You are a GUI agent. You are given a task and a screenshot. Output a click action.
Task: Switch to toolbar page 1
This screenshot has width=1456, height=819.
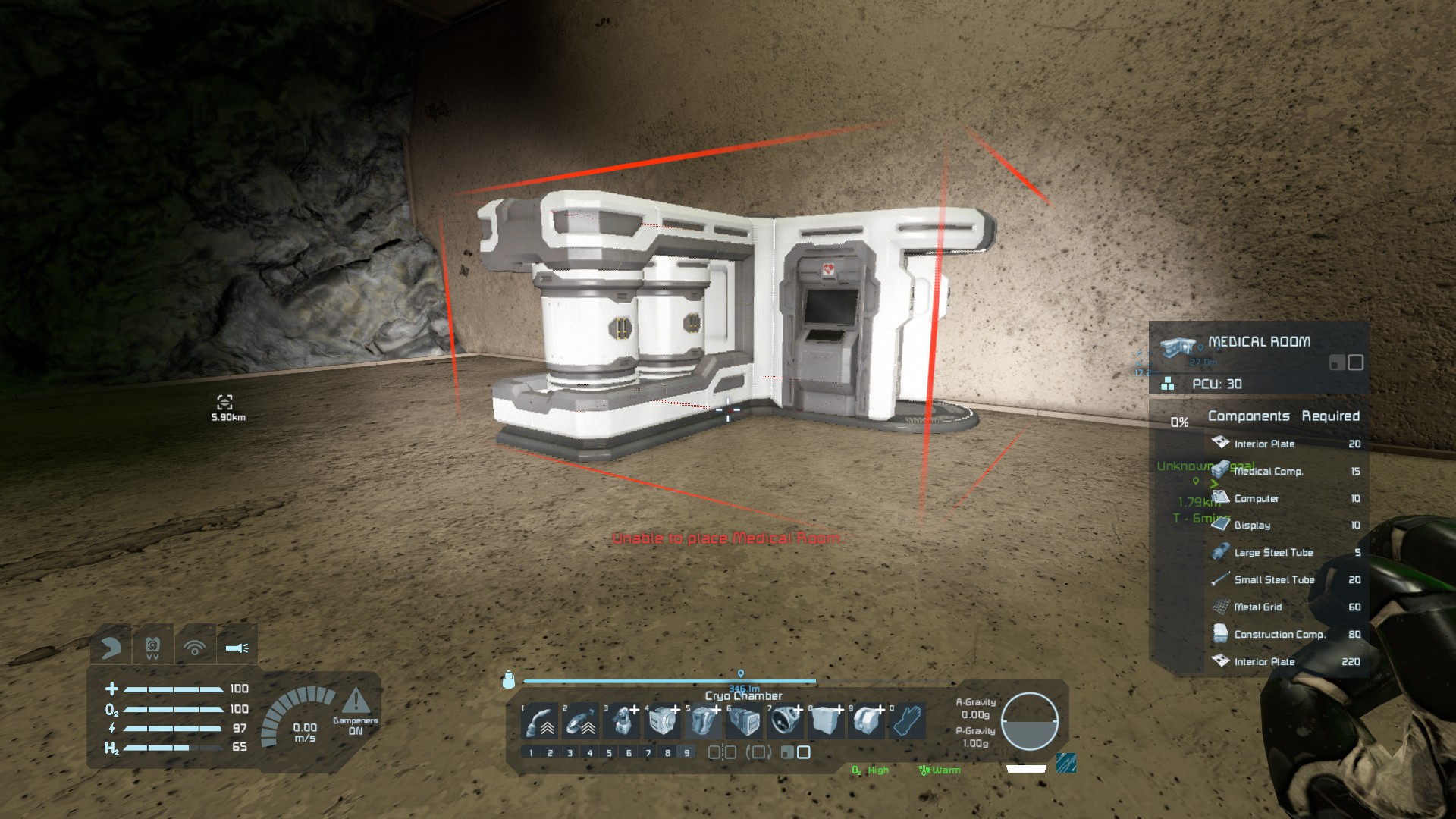pyautogui.click(x=531, y=753)
